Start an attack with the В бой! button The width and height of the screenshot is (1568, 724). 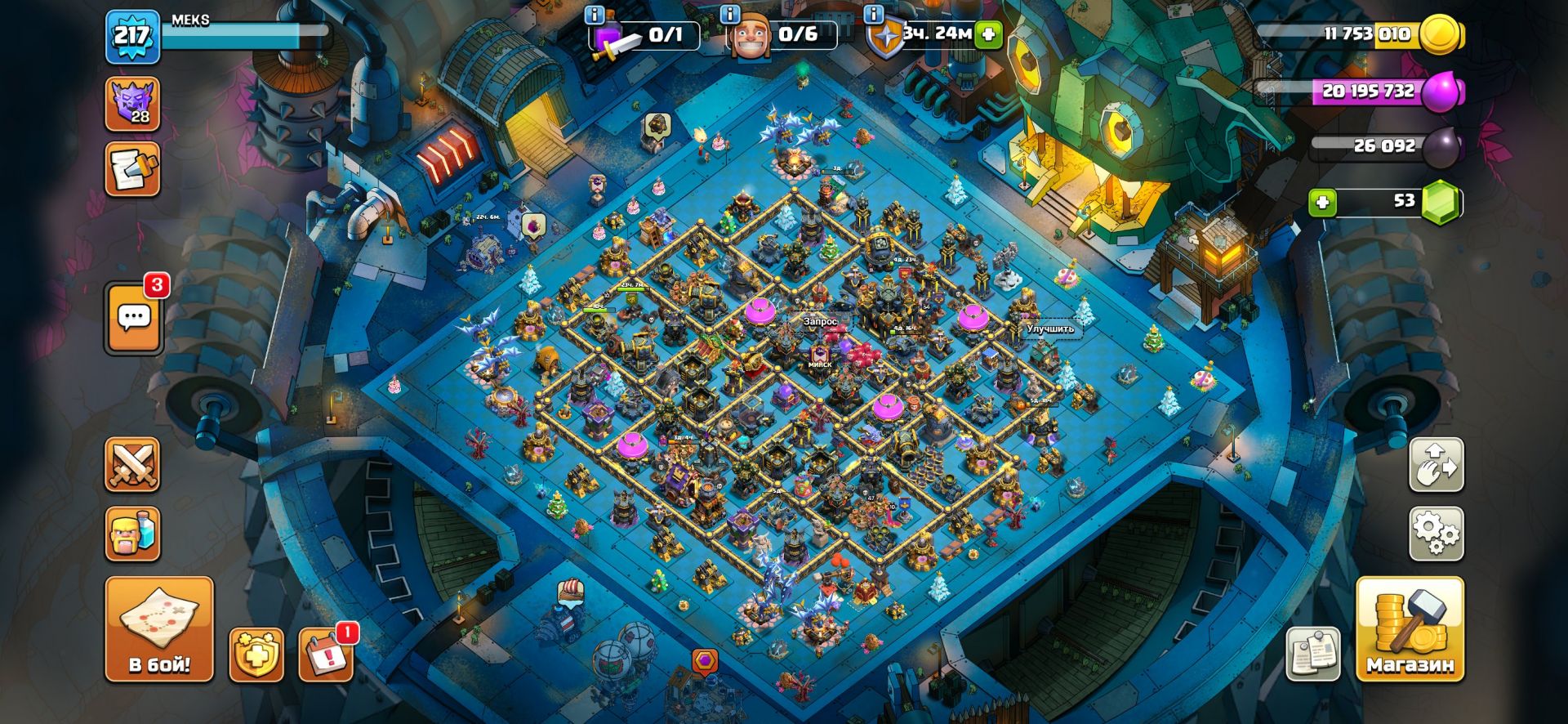pos(159,629)
